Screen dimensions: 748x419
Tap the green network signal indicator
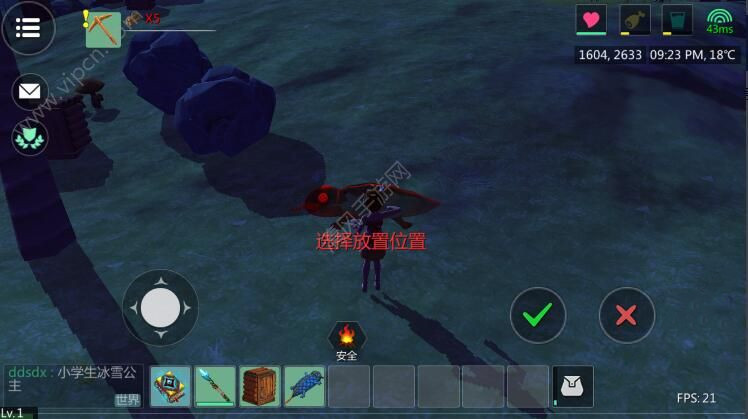tap(719, 20)
